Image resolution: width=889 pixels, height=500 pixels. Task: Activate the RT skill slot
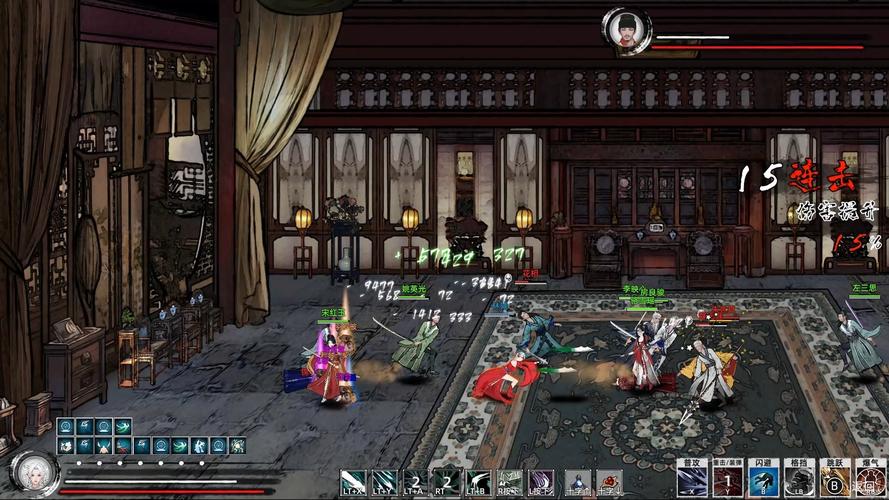(447, 482)
